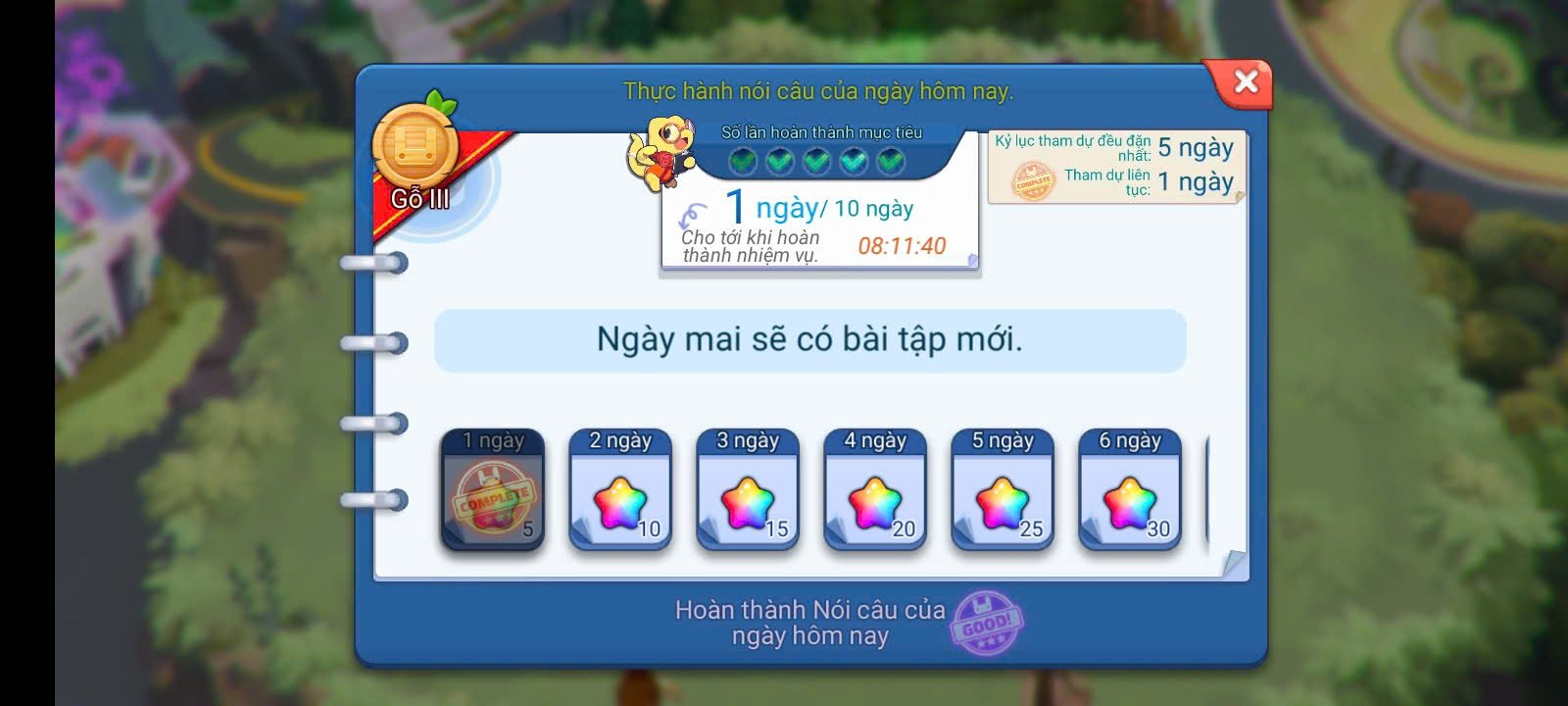Tap the 6 ngày reward with 30 stars
This screenshot has width=1568, height=706.
pyautogui.click(x=1130, y=489)
